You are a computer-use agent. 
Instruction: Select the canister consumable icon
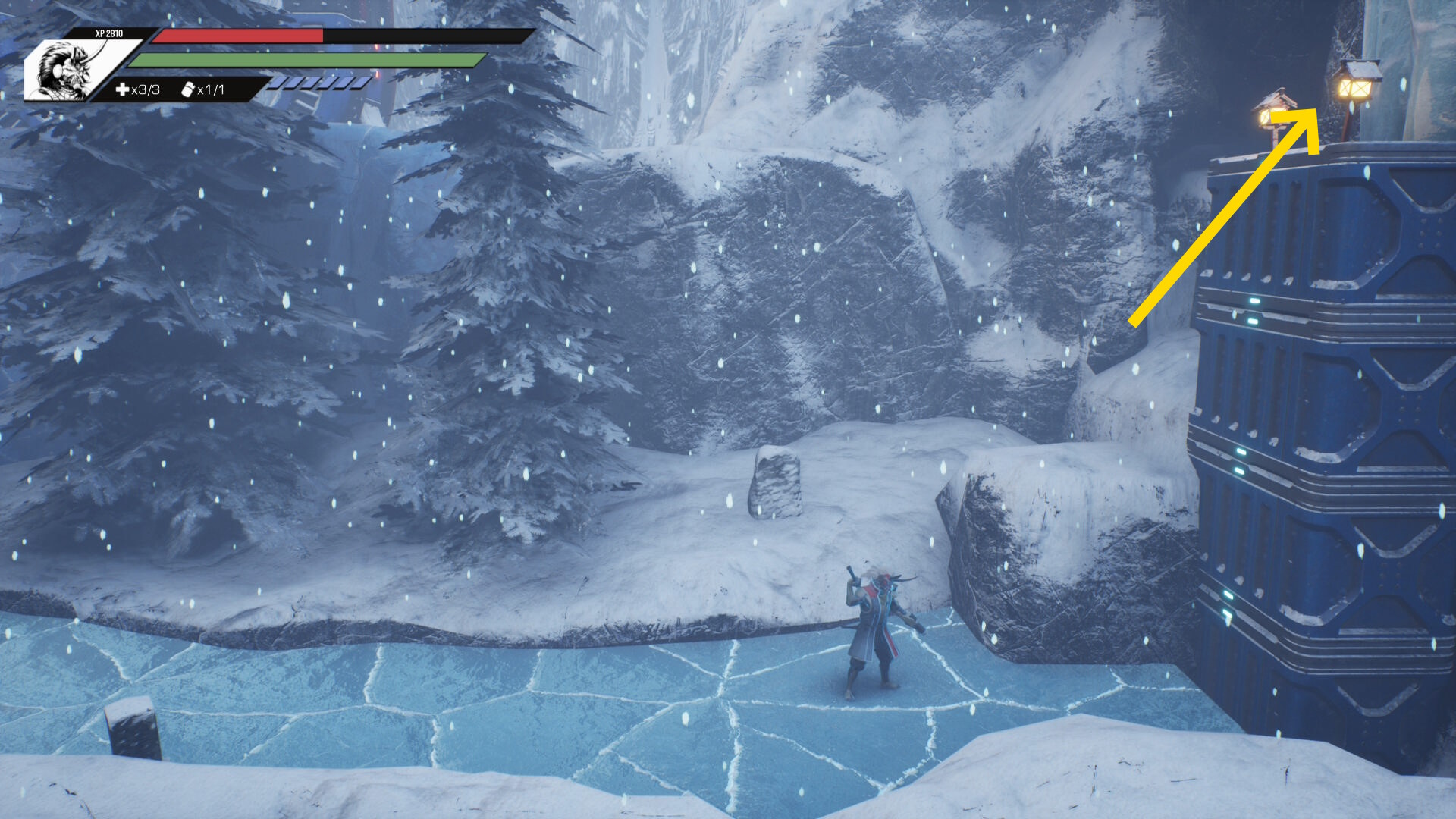(187, 89)
